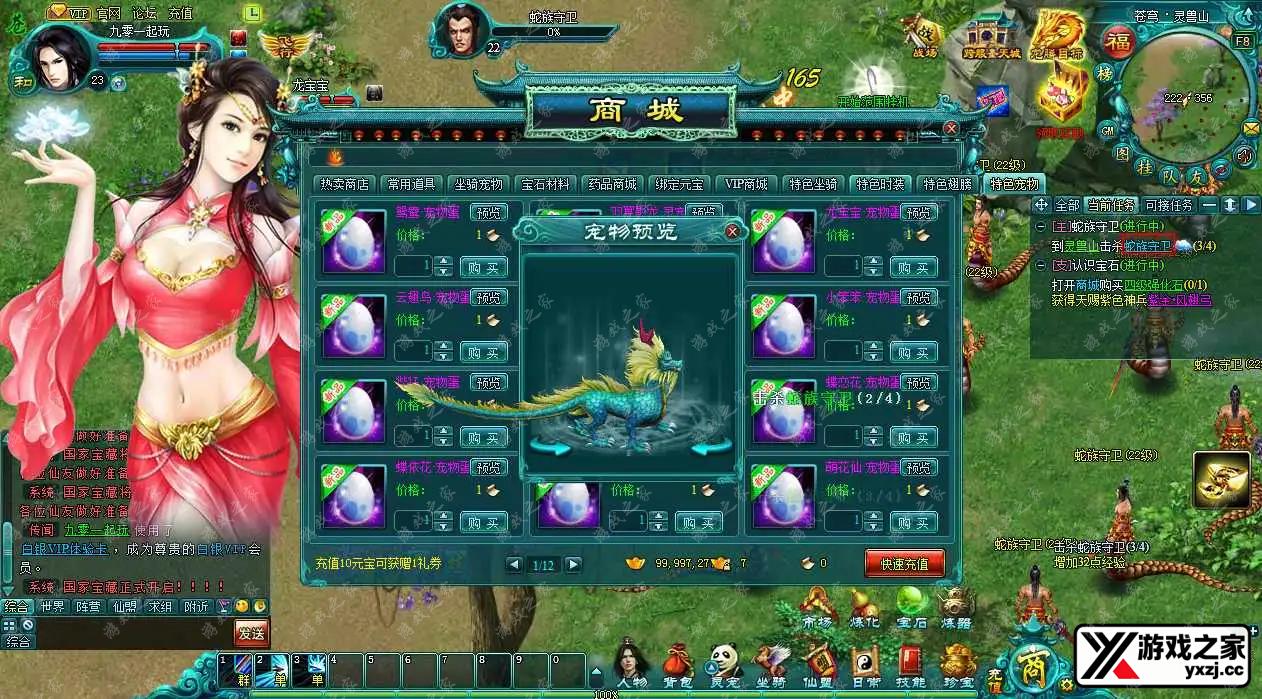This screenshot has width=1262, height=699.
Task: Switch to the 热卖商店 shop tab
Action: tap(345, 184)
